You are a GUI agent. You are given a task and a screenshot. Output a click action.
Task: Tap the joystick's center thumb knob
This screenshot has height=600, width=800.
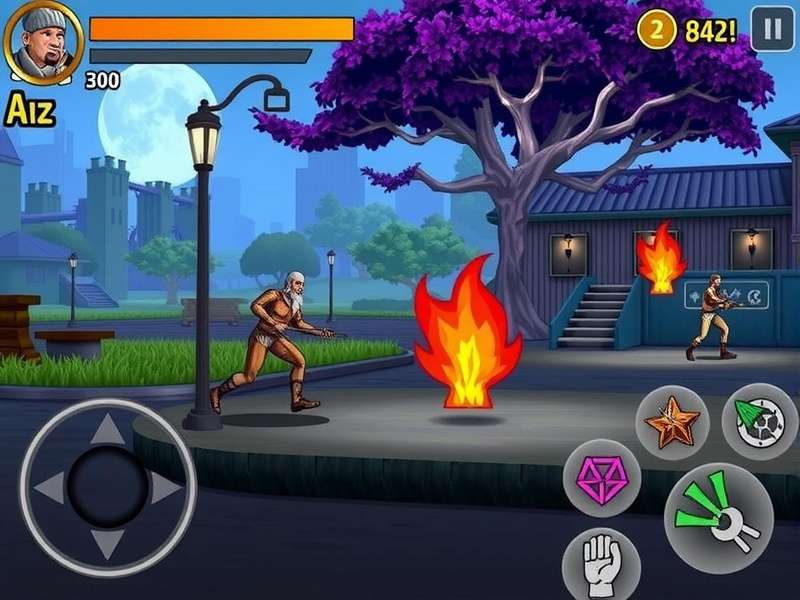click(108, 487)
